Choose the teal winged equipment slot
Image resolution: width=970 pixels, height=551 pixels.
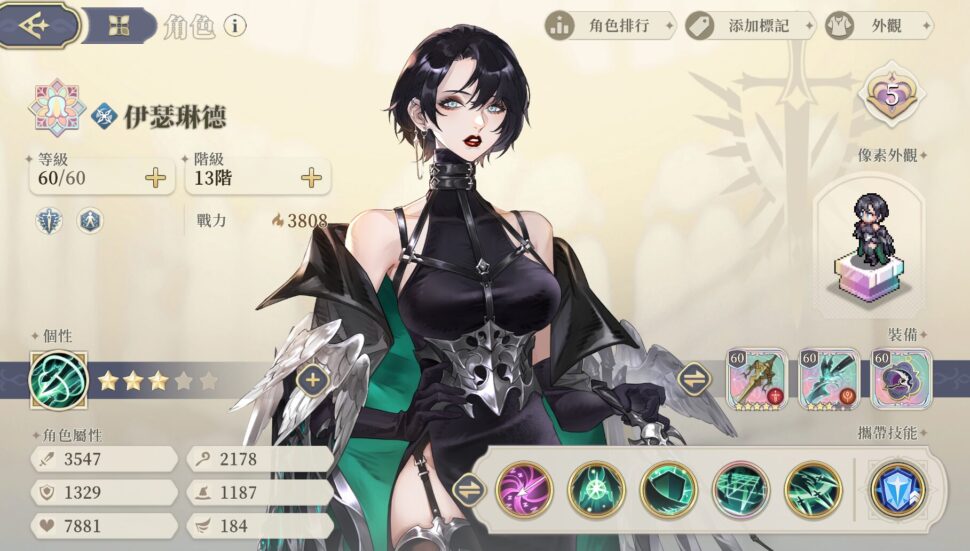(829, 379)
